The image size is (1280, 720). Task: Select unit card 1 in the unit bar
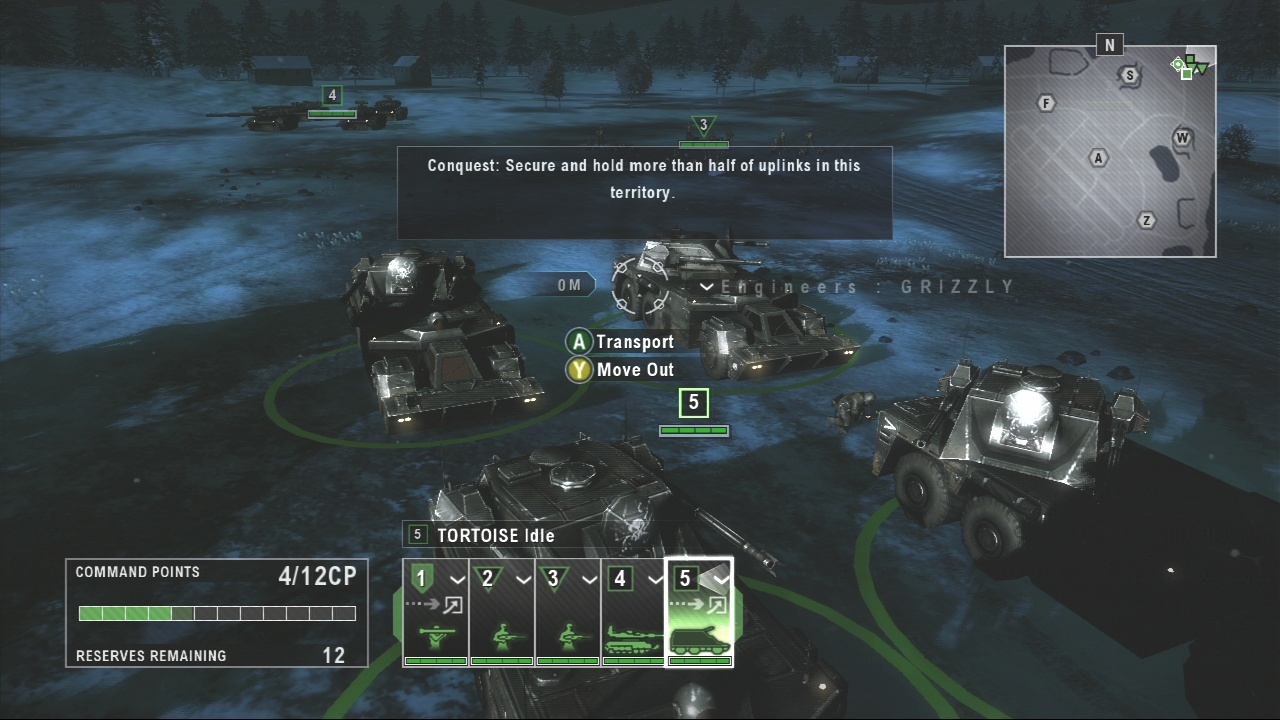tap(436, 612)
